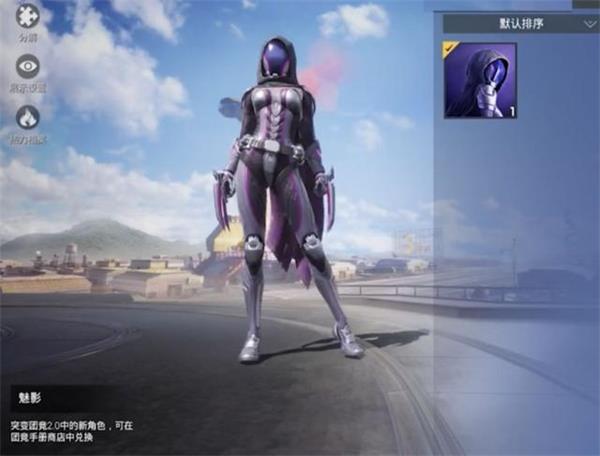Image resolution: width=600 pixels, height=456 pixels.
Task: Open the 默认排序 sort dropdown
Action: [x=520, y=22]
